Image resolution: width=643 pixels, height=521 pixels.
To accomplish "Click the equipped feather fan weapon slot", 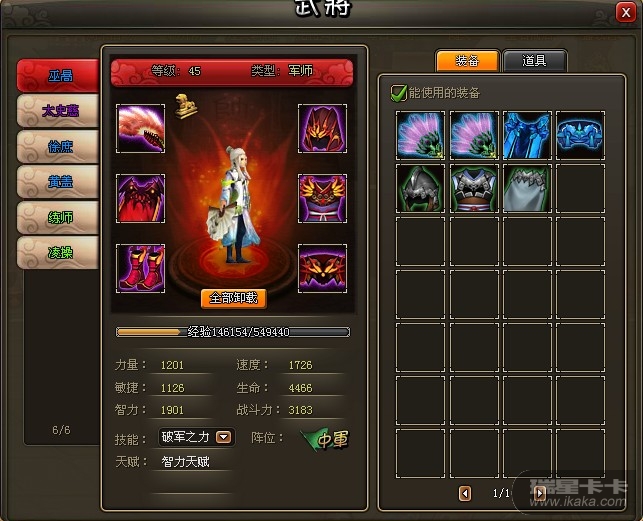I will (141, 129).
